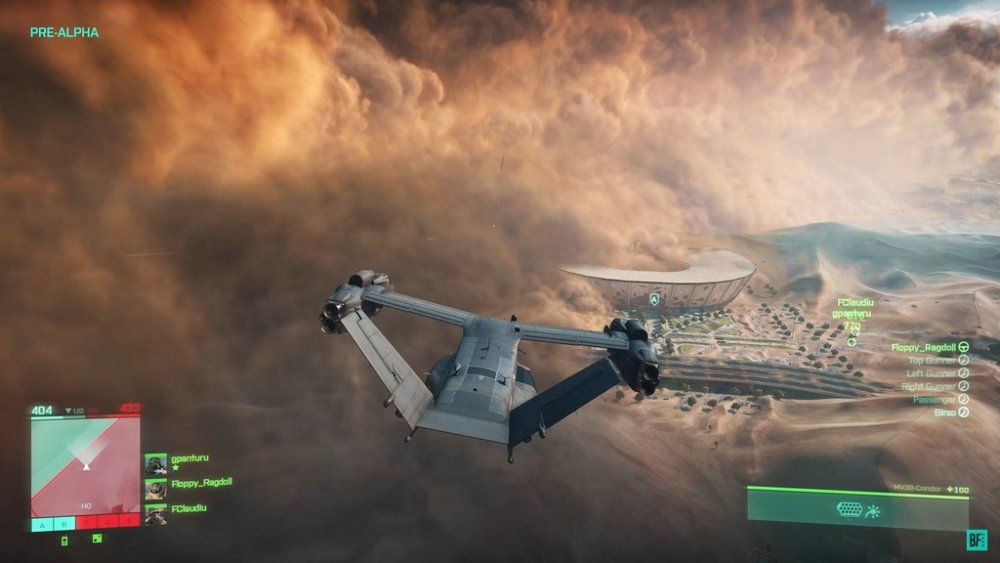Select objective B flag indicator
Viewport: 1000px width, 563px height.
pos(63,522)
